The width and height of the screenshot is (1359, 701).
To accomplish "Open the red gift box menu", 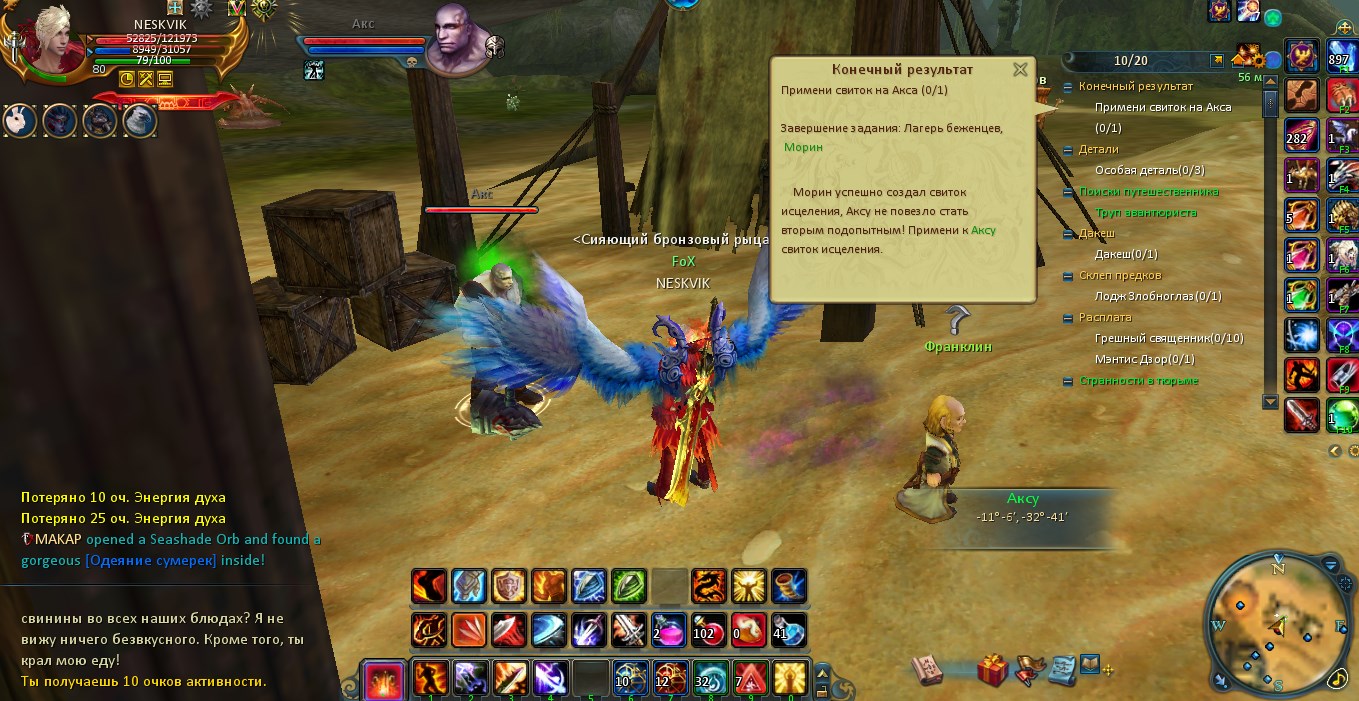I will point(993,669).
